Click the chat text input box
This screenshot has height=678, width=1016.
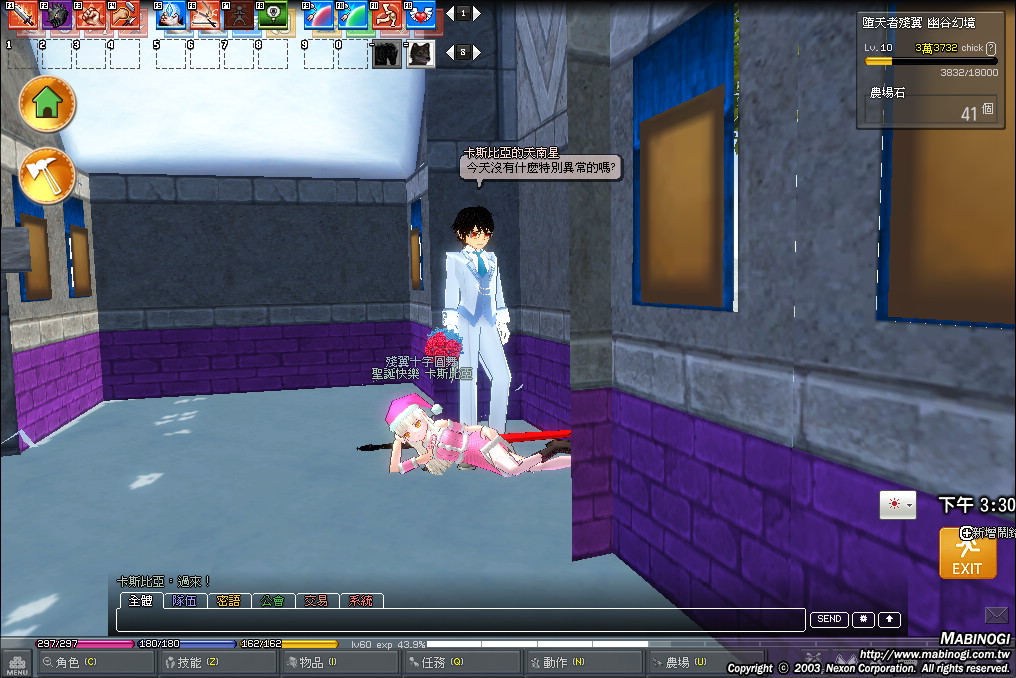coord(460,620)
